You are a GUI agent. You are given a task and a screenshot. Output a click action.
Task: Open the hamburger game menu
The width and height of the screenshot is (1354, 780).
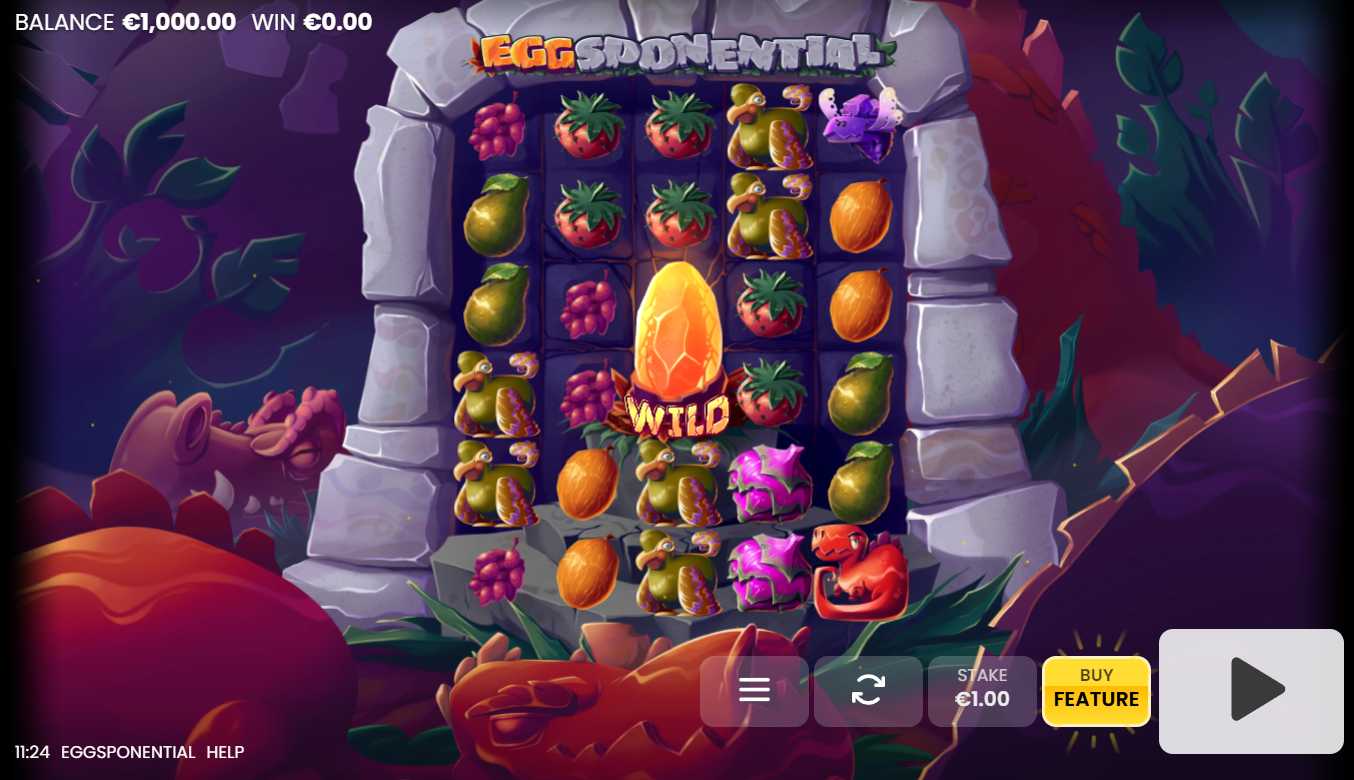754,691
